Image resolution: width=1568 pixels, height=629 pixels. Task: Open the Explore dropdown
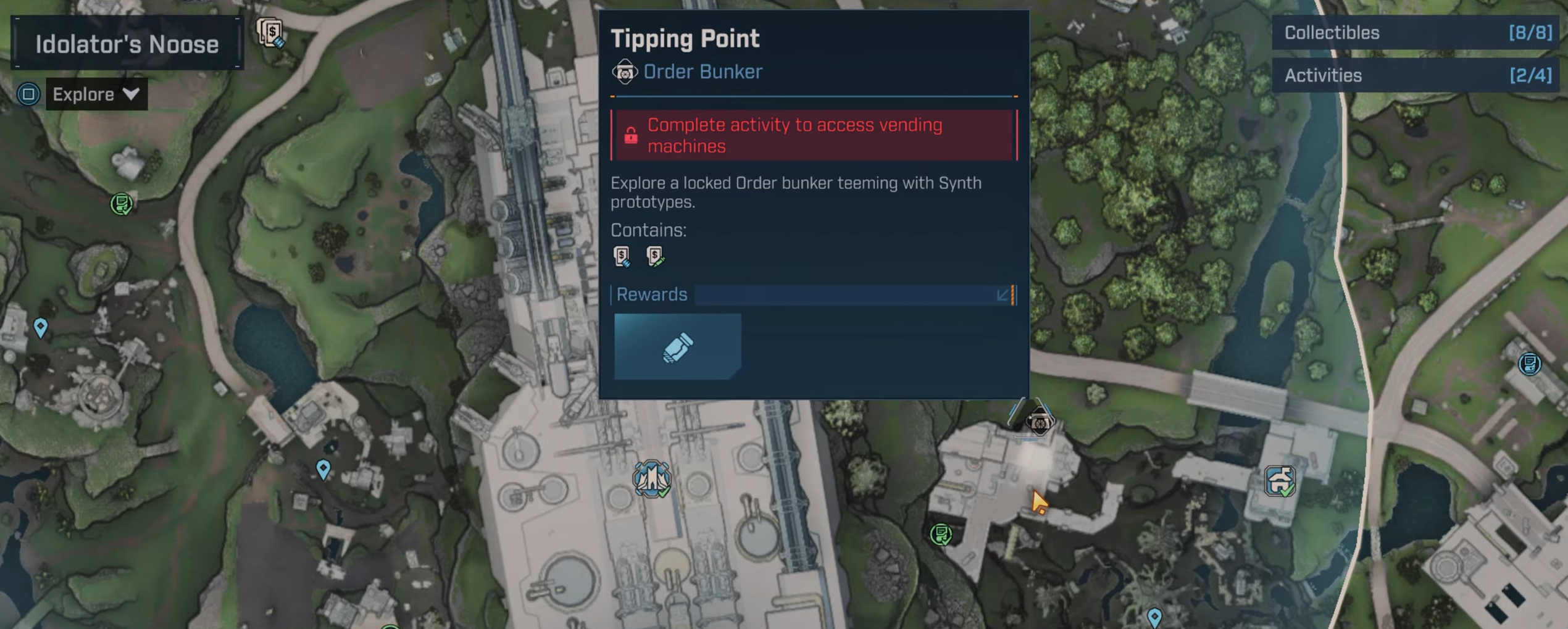click(96, 94)
